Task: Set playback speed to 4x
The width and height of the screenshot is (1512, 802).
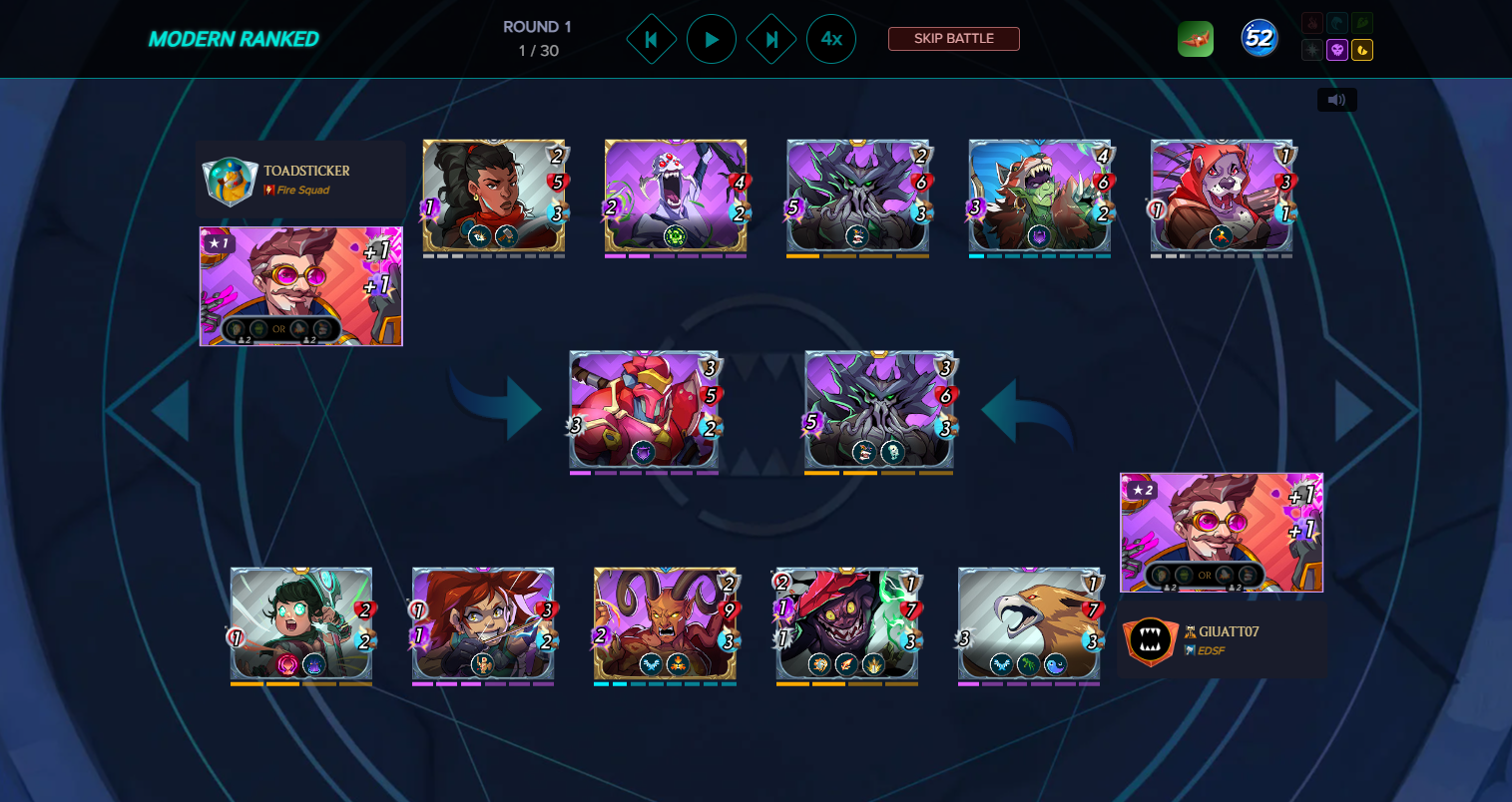Action: [x=831, y=40]
